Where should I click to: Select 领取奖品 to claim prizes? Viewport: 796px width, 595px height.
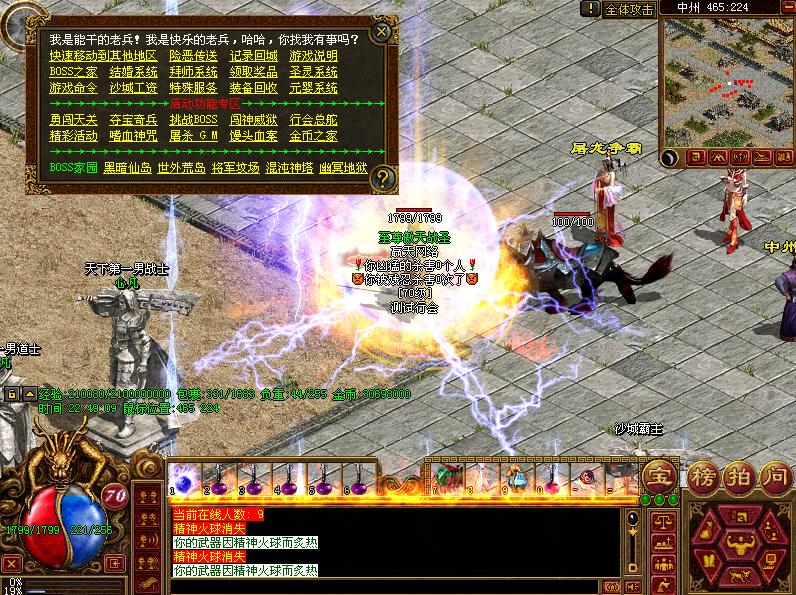click(253, 72)
